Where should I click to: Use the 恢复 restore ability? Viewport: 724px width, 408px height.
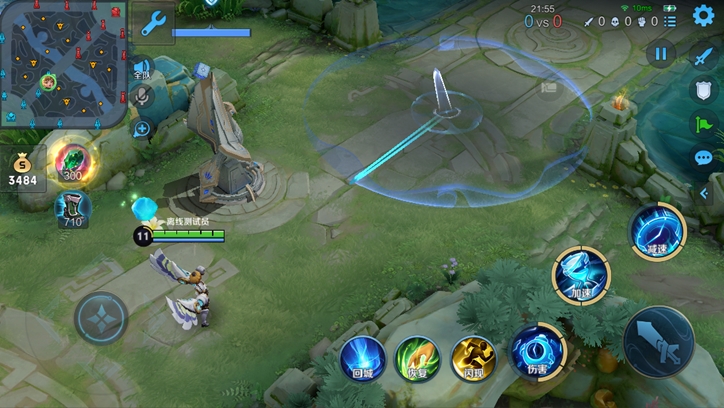418,355
